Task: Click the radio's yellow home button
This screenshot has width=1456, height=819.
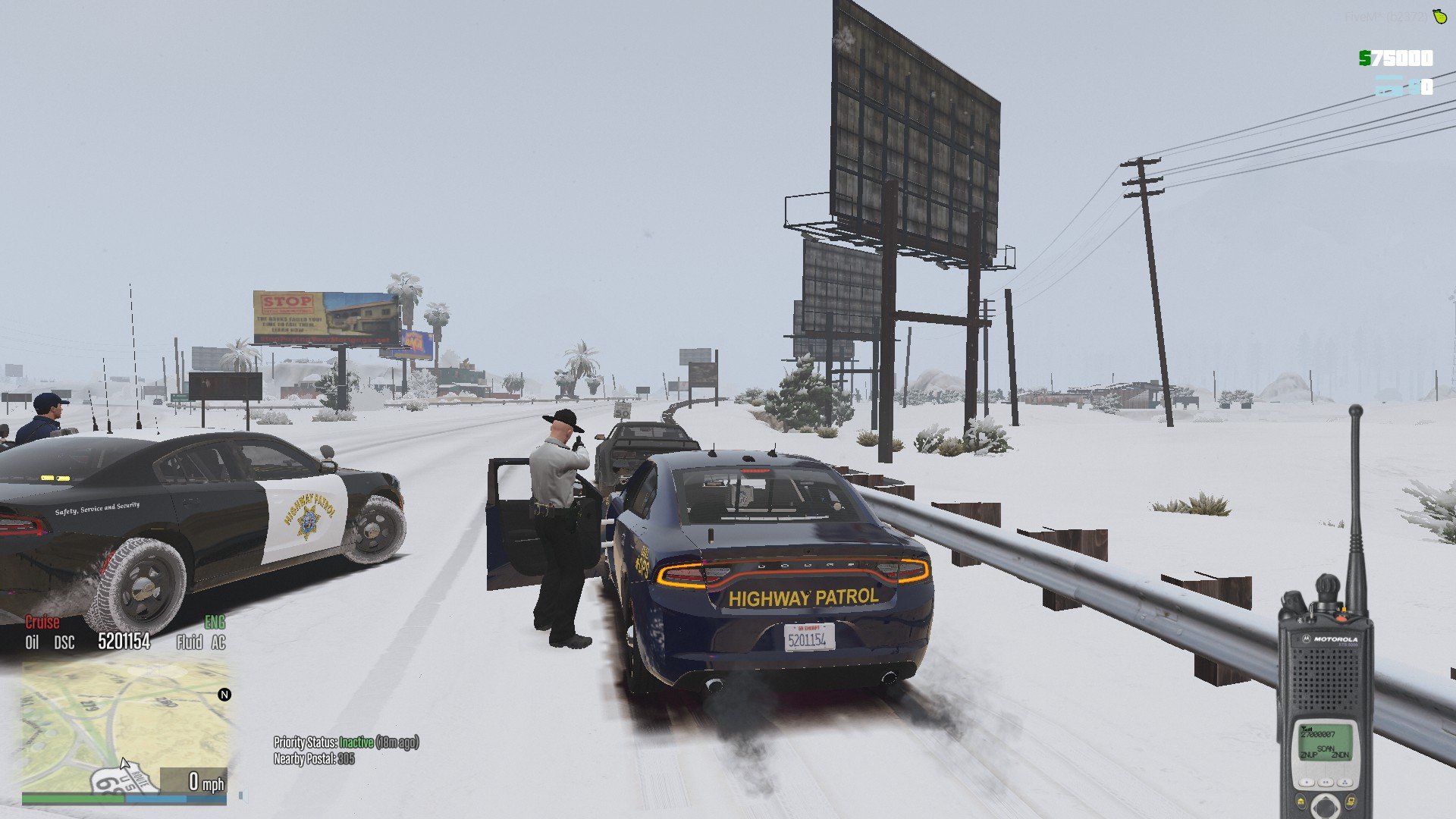Action: point(1301,801)
